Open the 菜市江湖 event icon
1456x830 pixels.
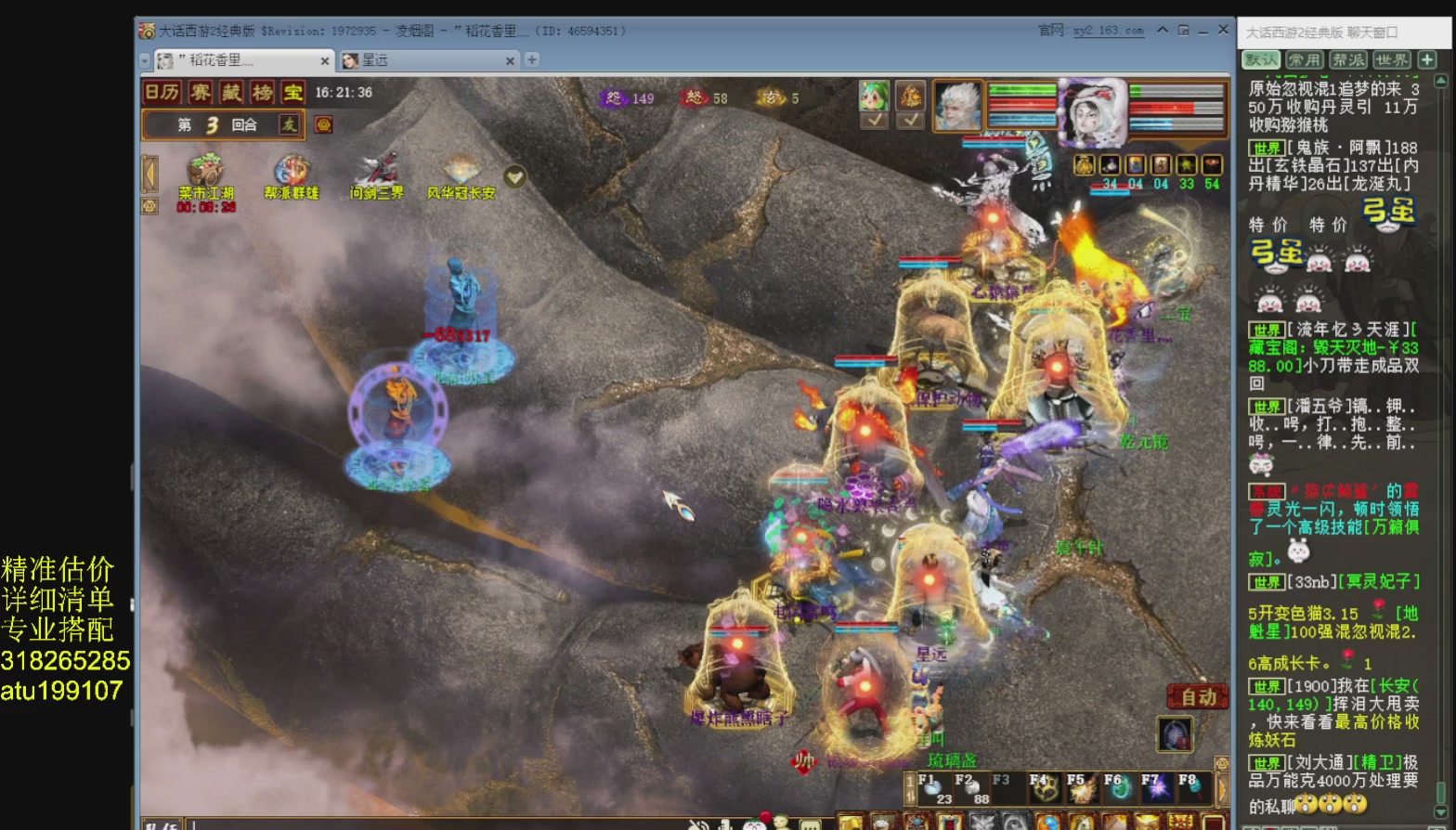click(x=206, y=174)
